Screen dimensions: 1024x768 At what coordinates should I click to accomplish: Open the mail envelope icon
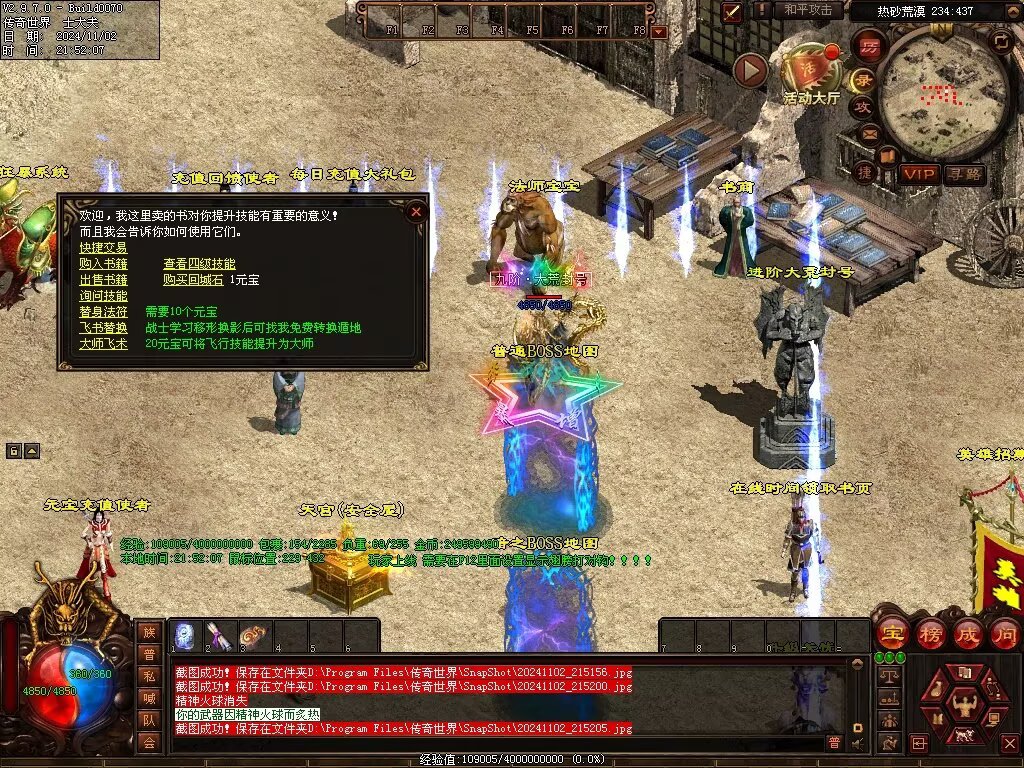coord(868,133)
